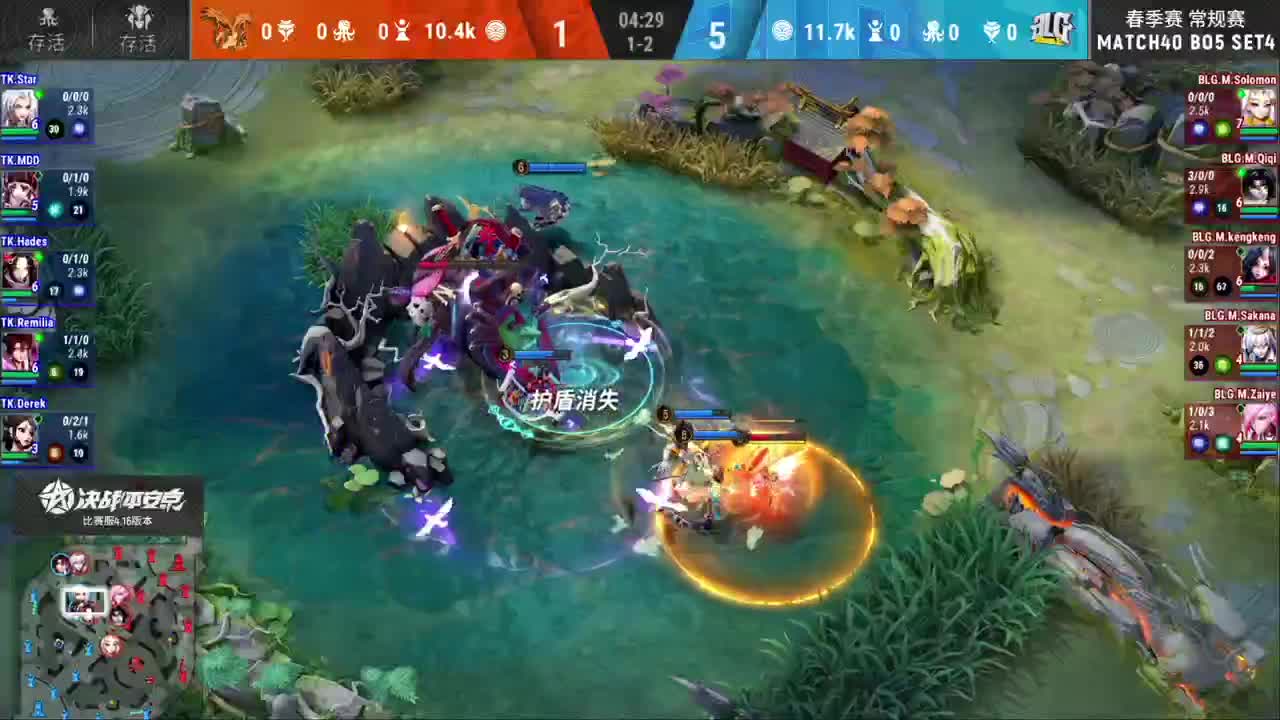Click BLG.M.Solomon's hero portrait

pyautogui.click(x=1258, y=105)
